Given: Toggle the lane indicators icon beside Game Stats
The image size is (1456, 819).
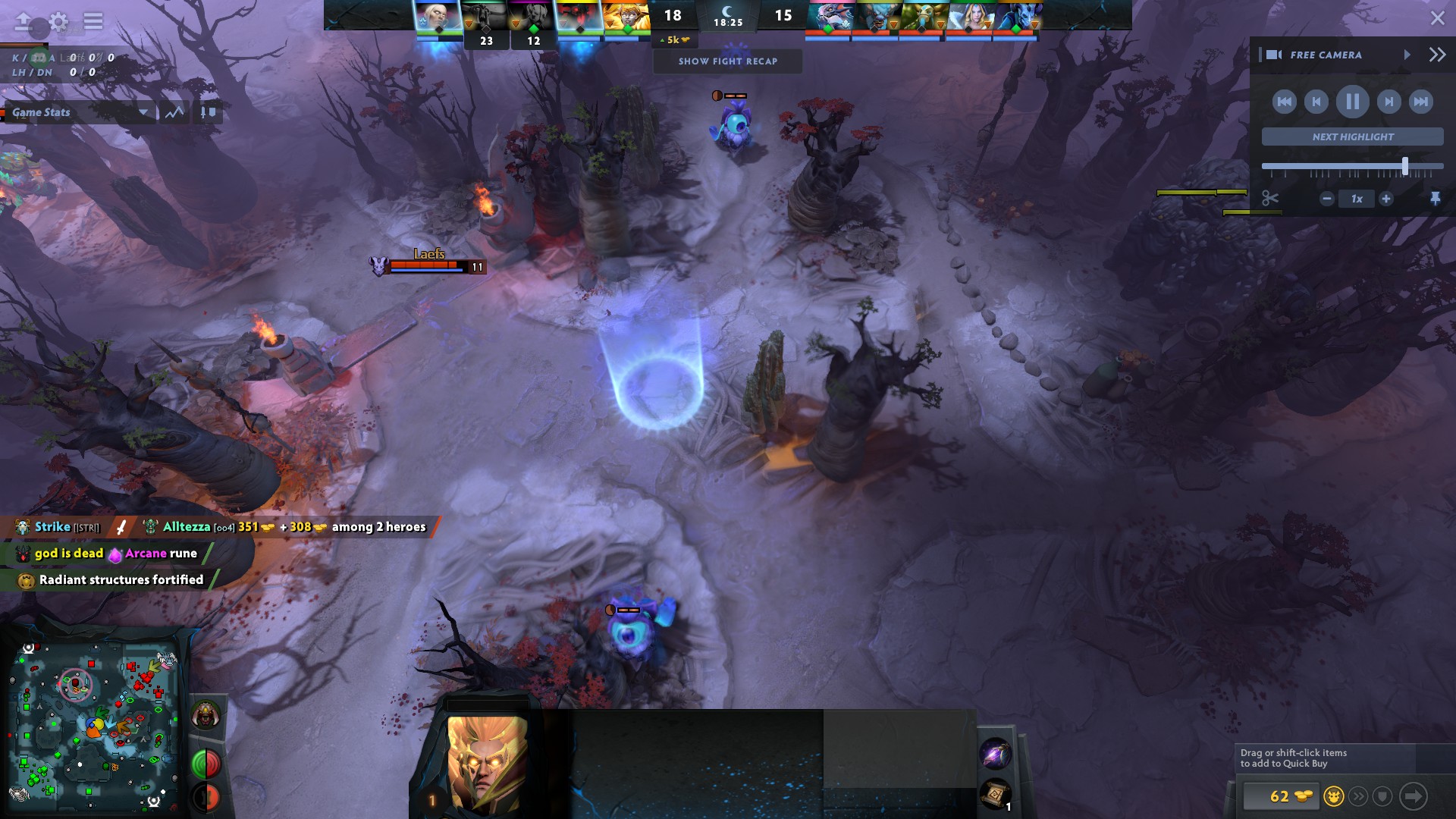Looking at the screenshot, I should (206, 111).
